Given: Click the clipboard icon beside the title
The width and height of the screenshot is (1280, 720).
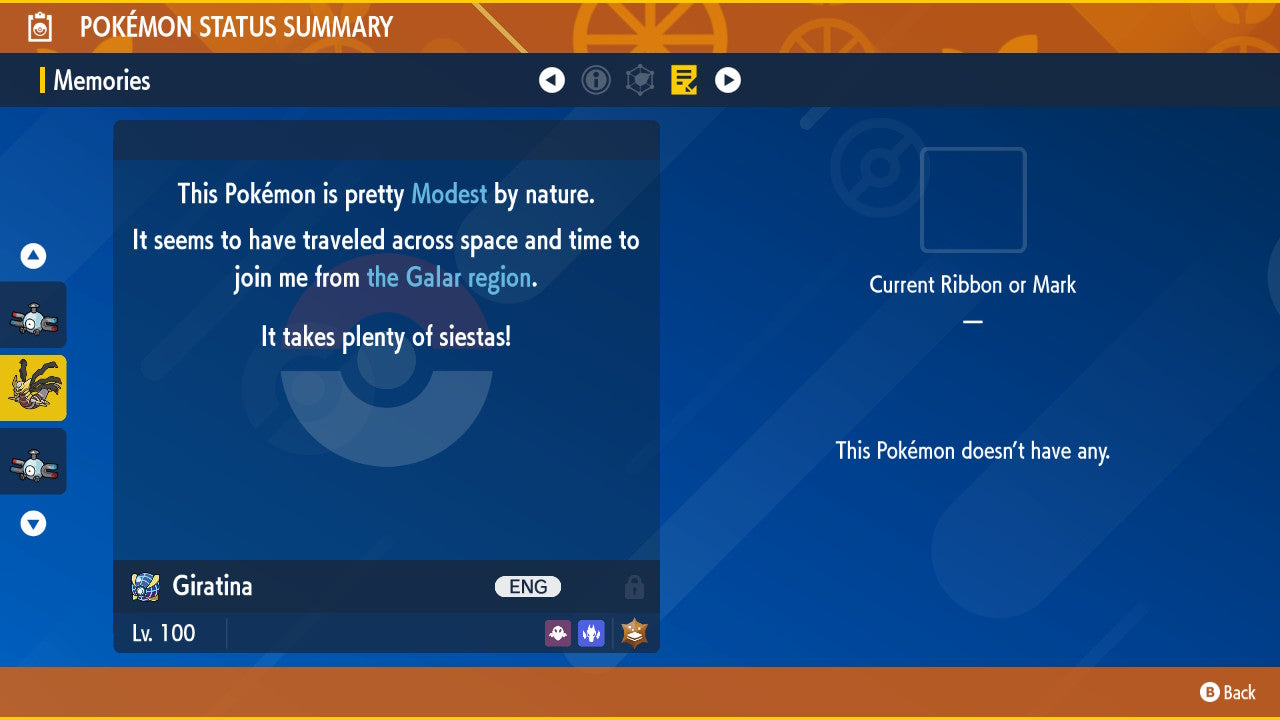Looking at the screenshot, I should coord(38,26).
